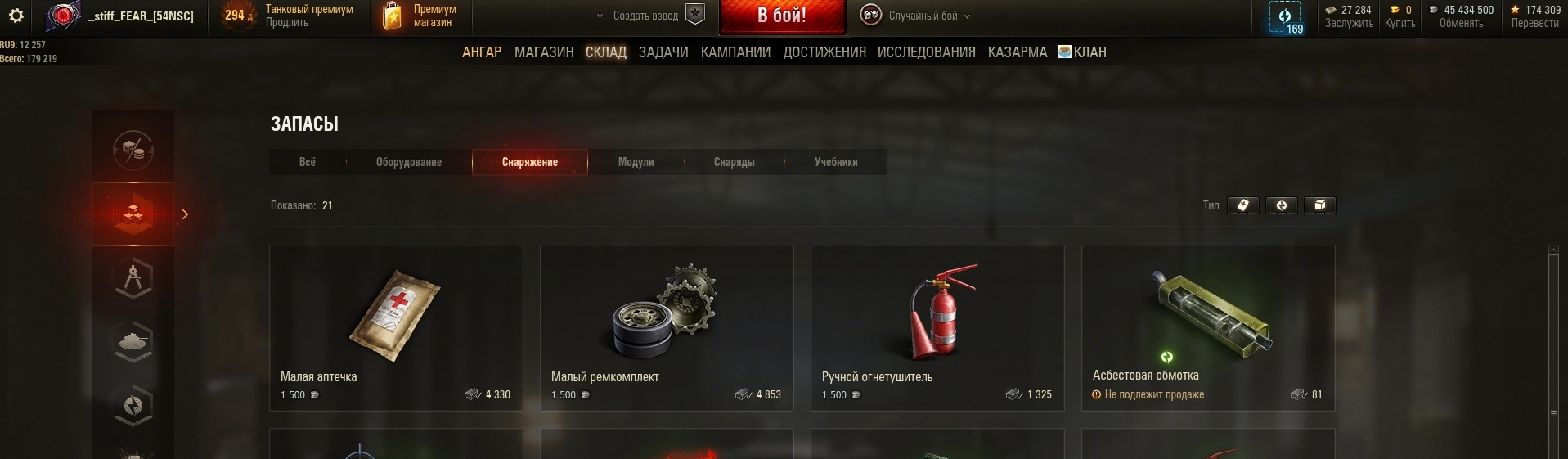This screenshot has height=459, width=1568.
Task: Open the ИССЛЕДОВАНИЯ menu
Action: (926, 52)
